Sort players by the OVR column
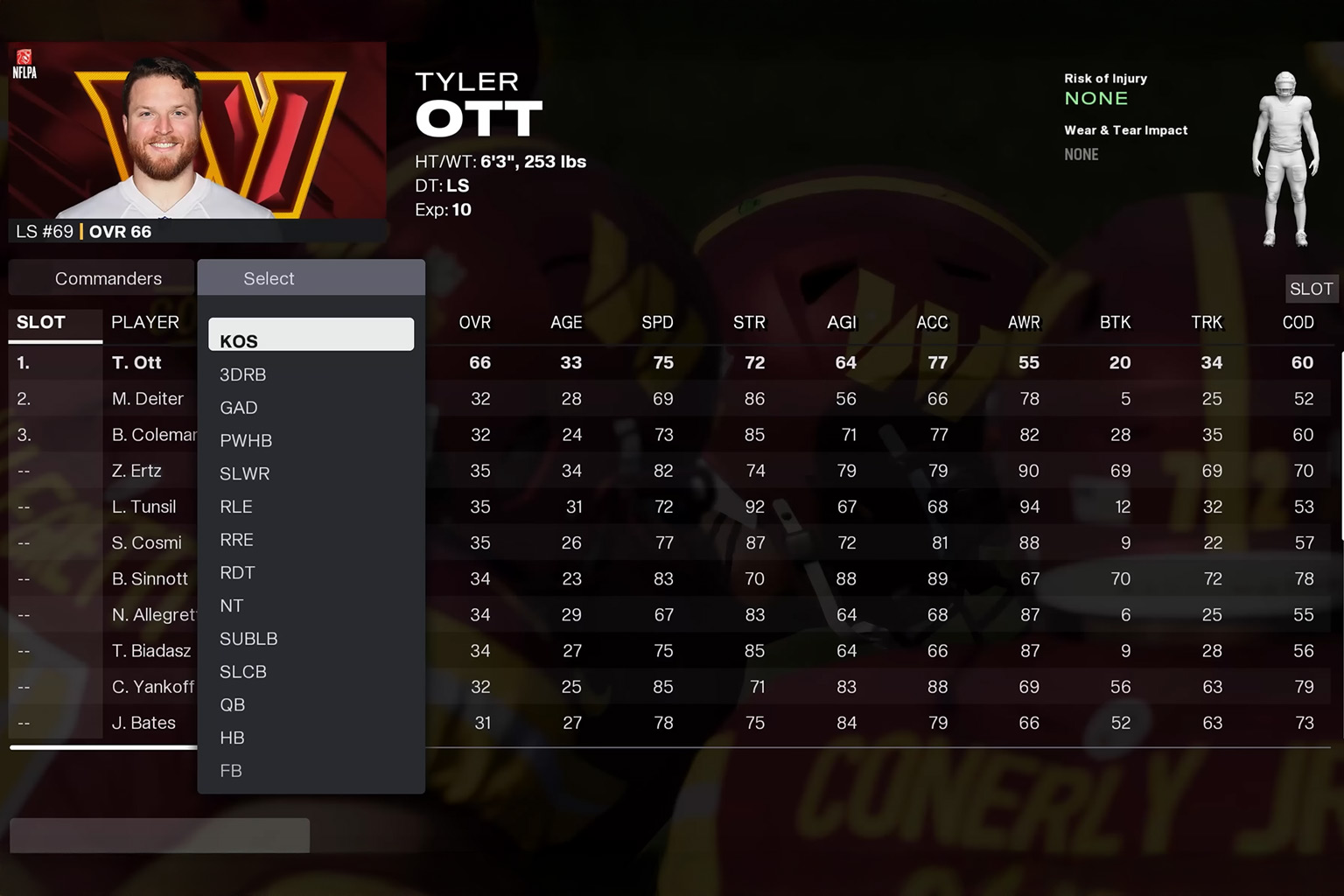The width and height of the screenshot is (1344, 896). [x=475, y=323]
